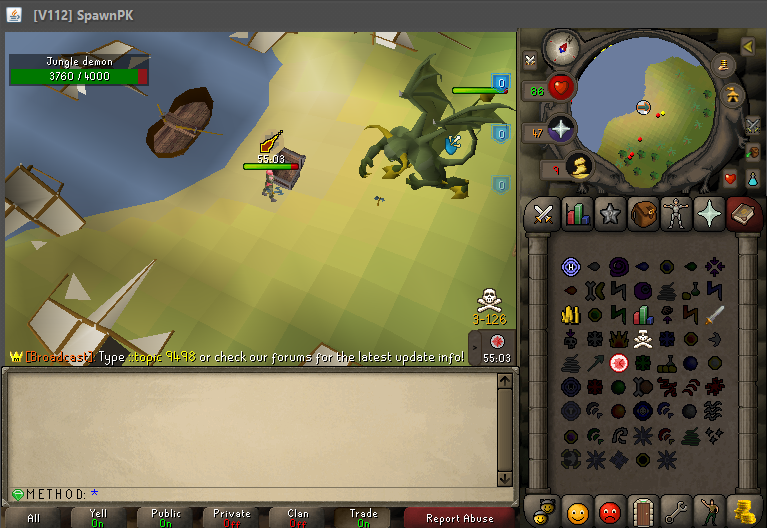Image resolution: width=767 pixels, height=528 pixels.
Task: Switch chat filter to All
Action: point(34,518)
